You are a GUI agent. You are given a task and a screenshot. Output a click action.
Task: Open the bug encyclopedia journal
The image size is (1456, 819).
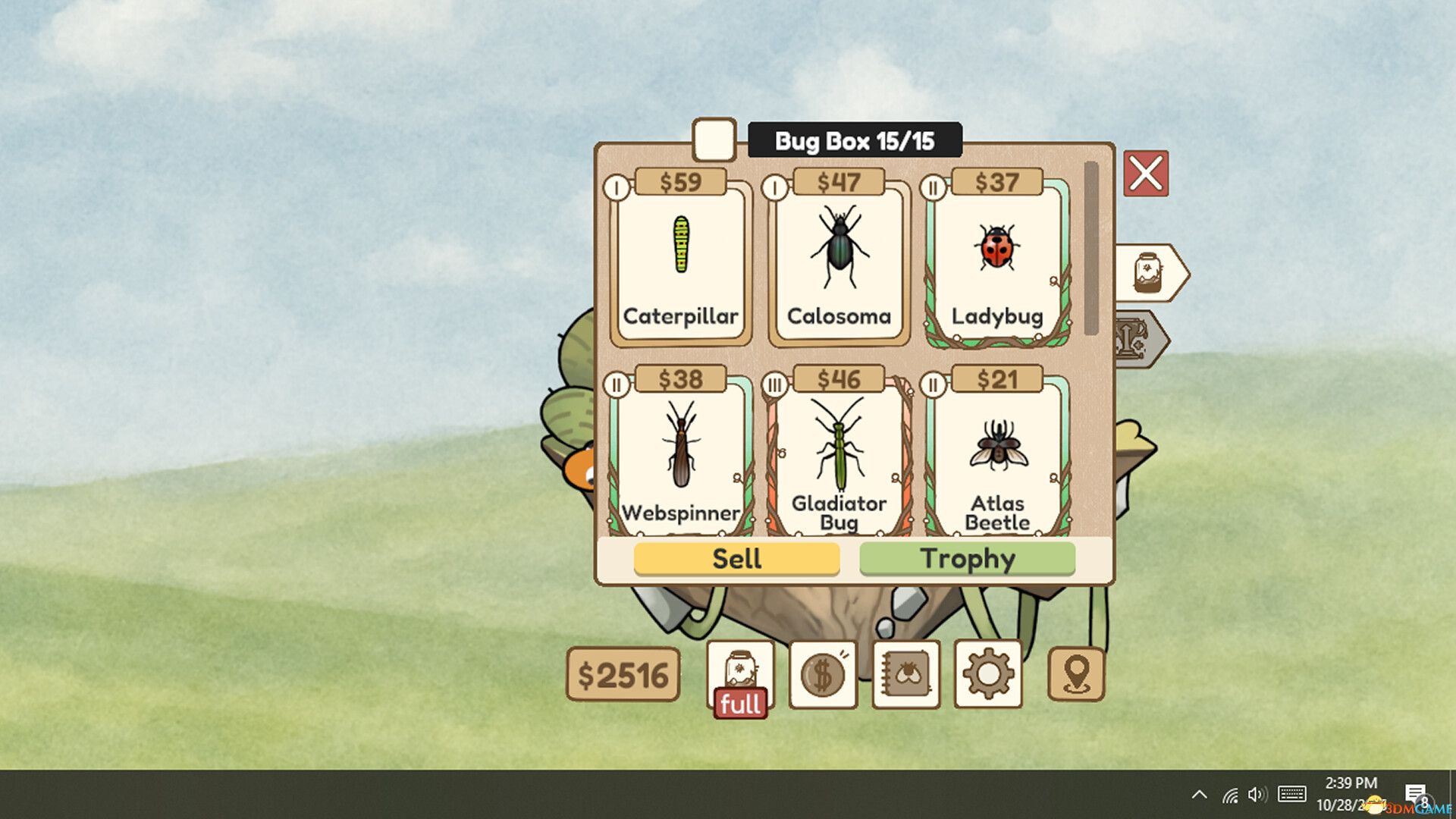(x=905, y=674)
